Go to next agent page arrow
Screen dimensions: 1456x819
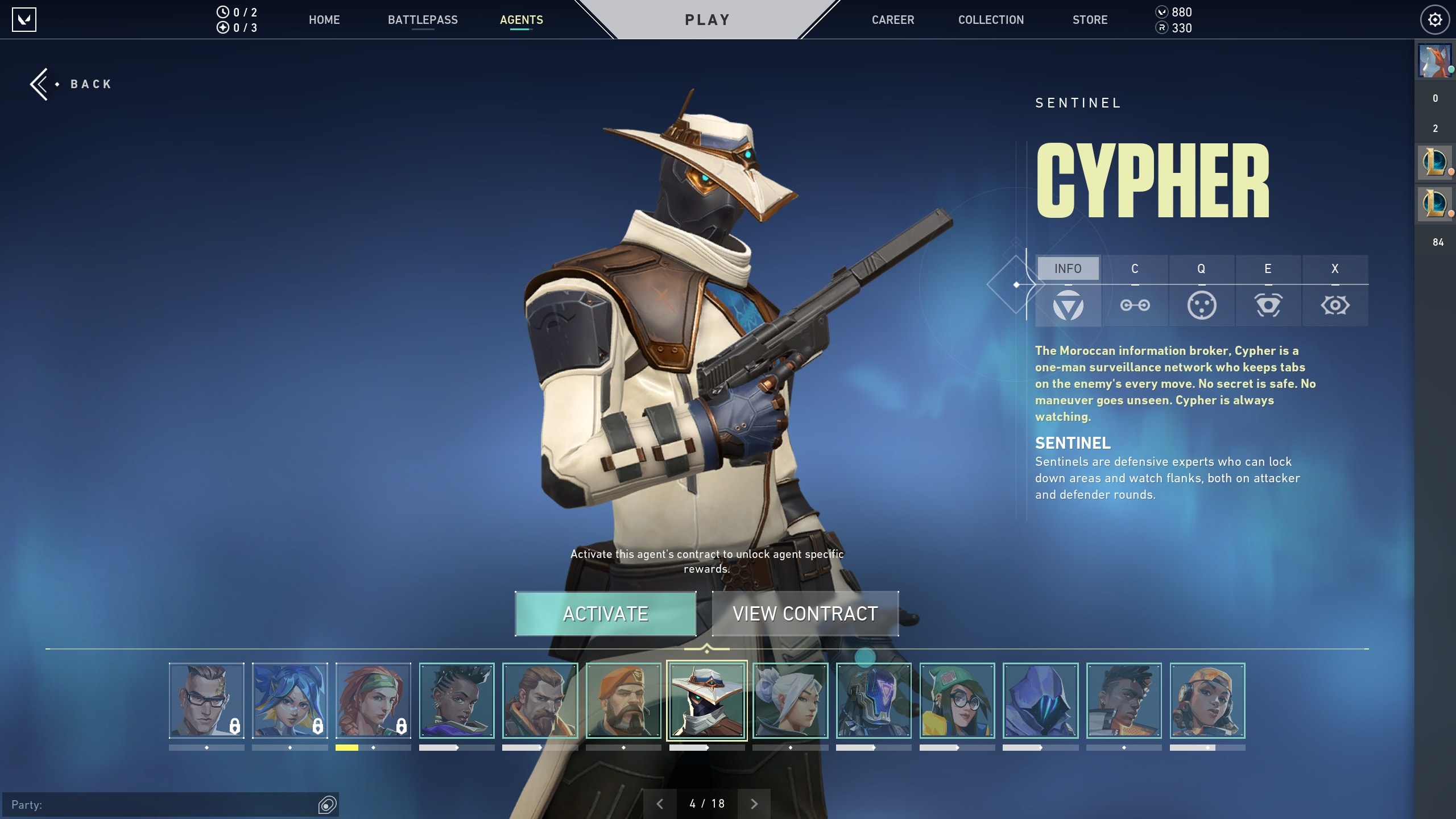[x=754, y=804]
